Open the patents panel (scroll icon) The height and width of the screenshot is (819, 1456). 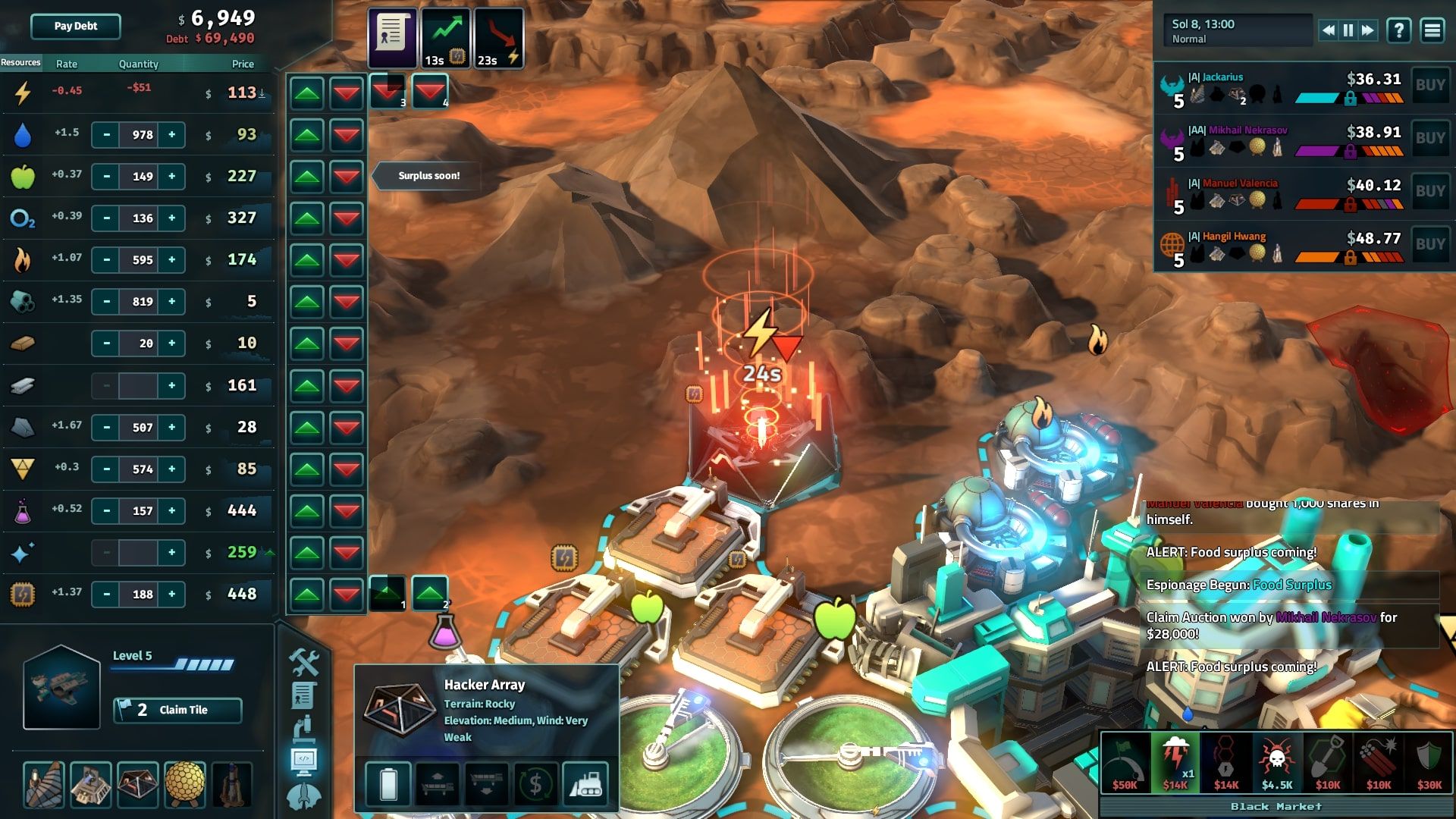coord(303,695)
